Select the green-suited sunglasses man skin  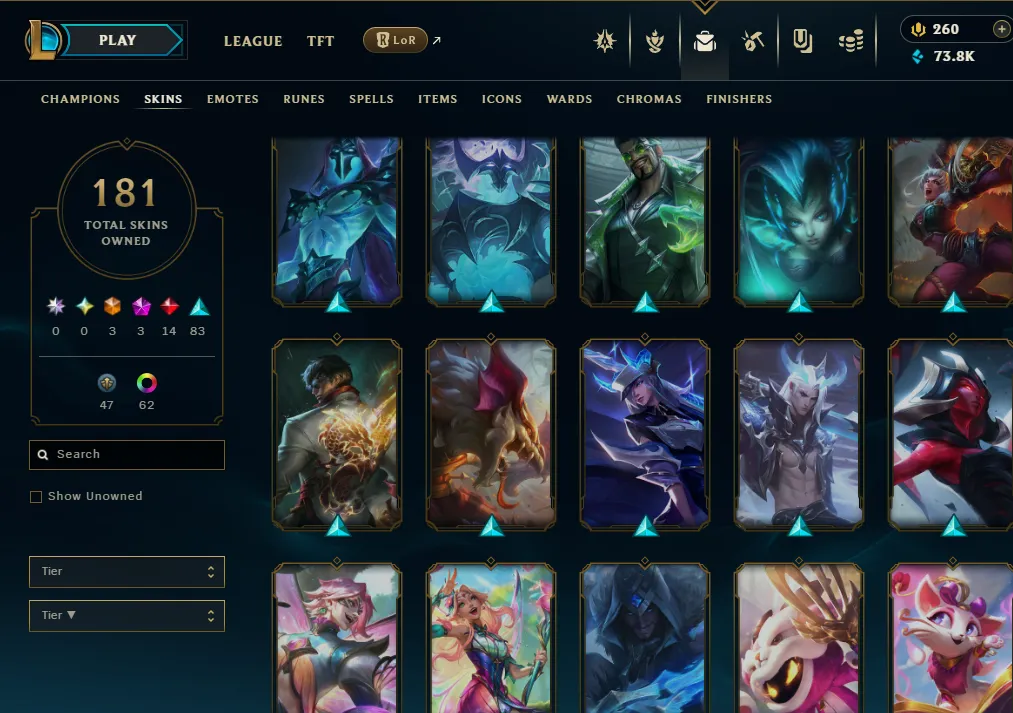tap(645, 220)
